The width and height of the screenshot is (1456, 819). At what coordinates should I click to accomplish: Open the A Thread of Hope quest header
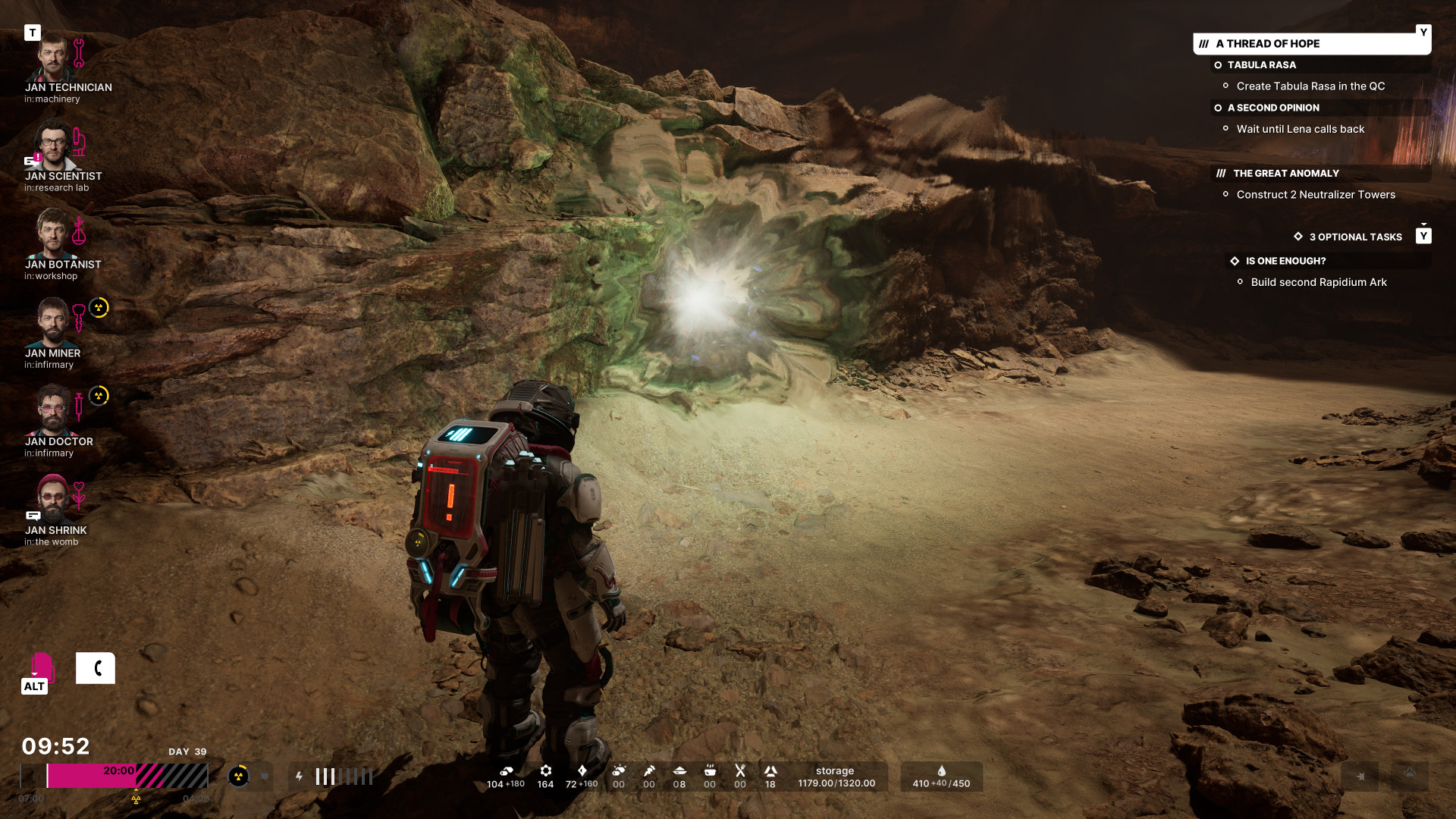[1310, 44]
